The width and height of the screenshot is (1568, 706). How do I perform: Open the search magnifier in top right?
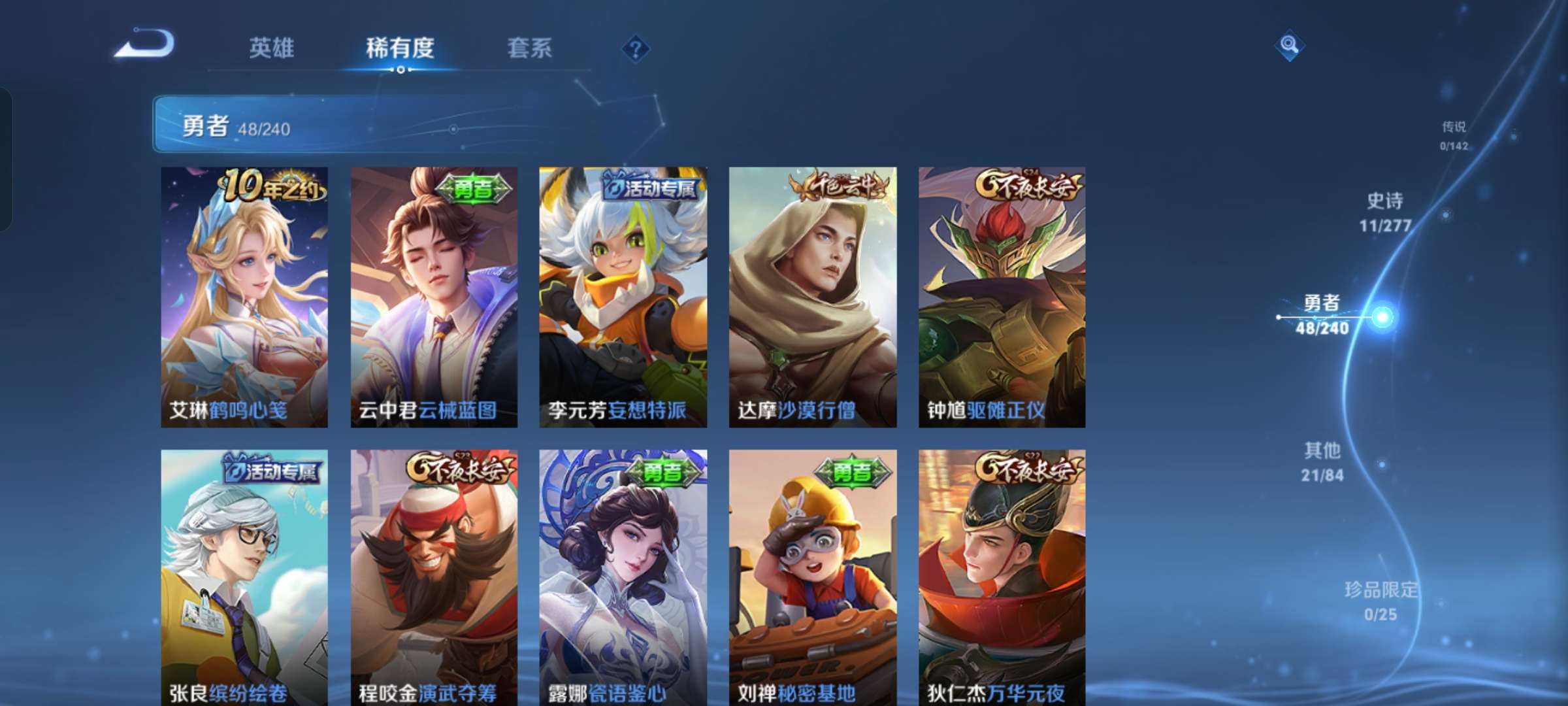1289,45
